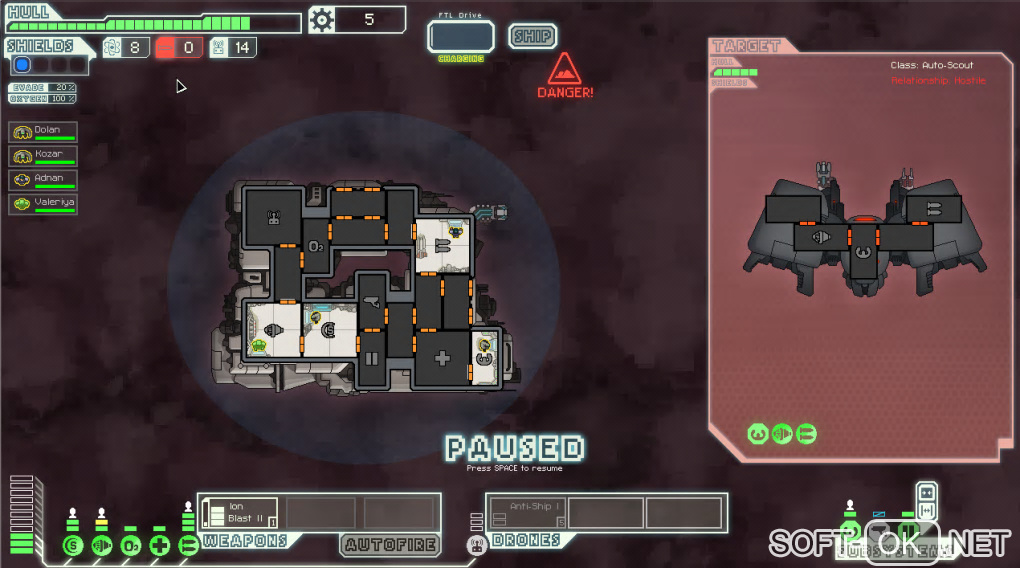Click the medbay system power icon

tap(159, 546)
